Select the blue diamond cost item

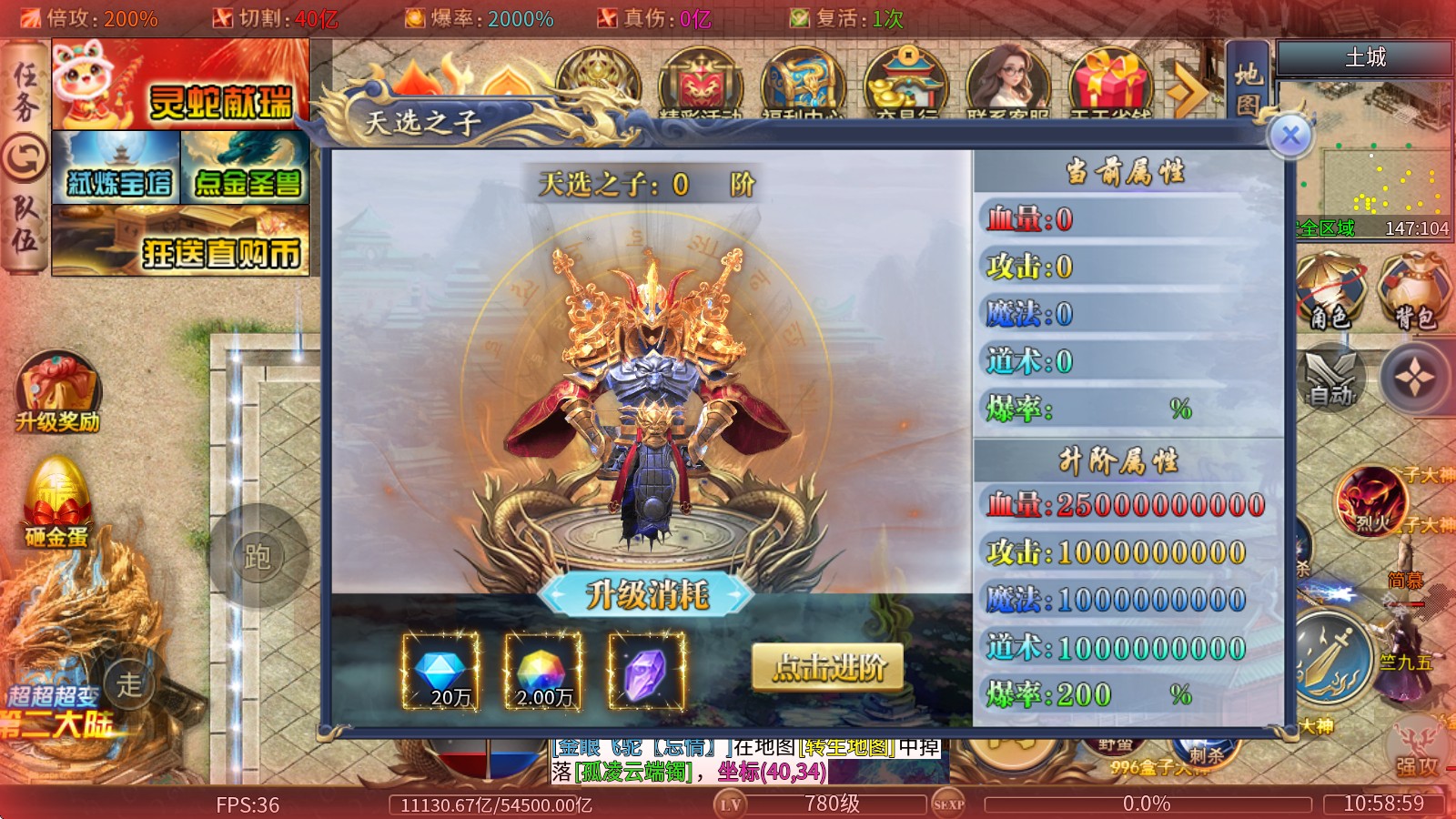click(441, 672)
